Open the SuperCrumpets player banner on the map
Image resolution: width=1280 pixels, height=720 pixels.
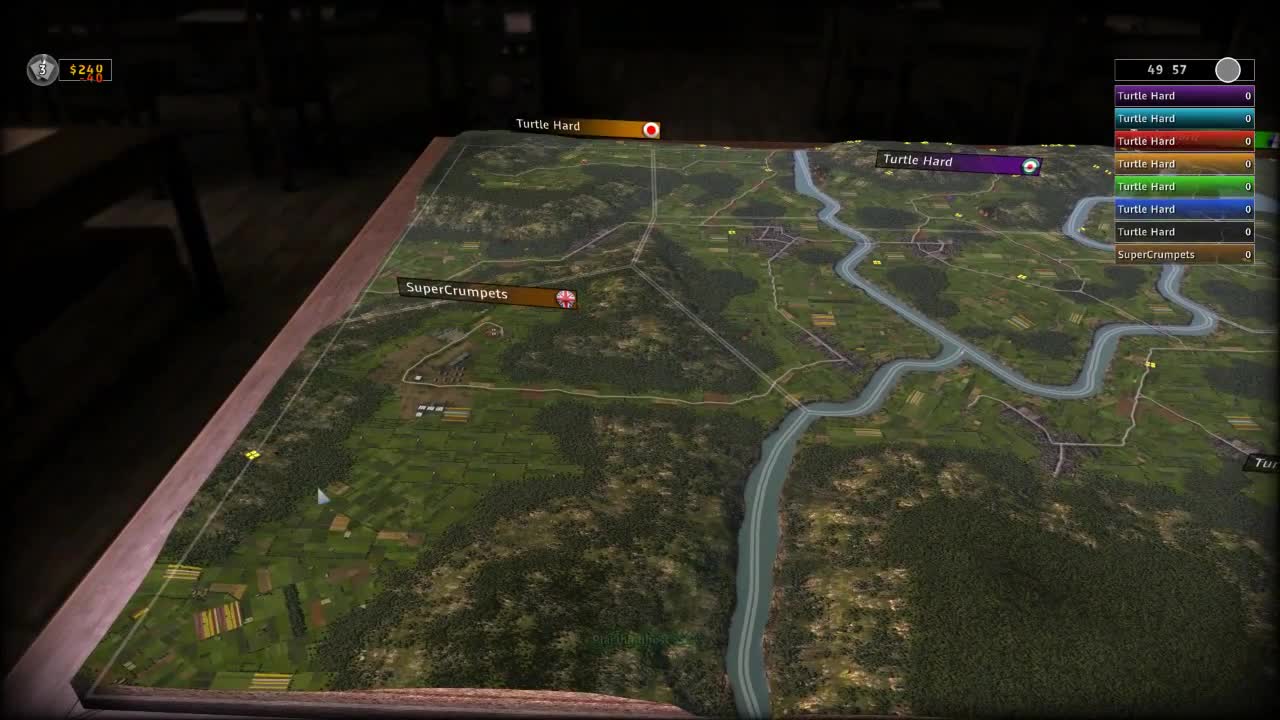(x=478, y=294)
